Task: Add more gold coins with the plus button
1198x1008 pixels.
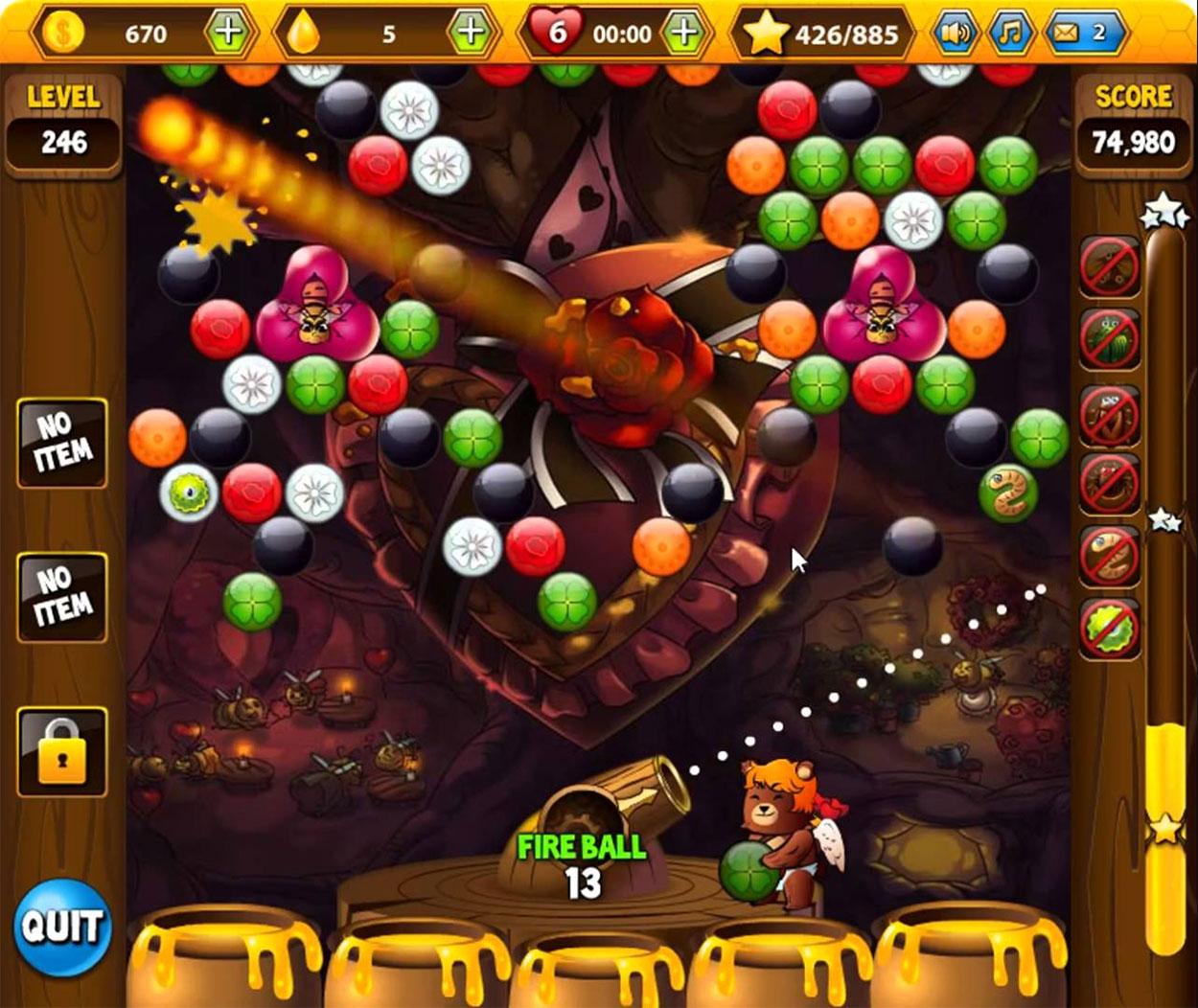Action: tap(227, 34)
